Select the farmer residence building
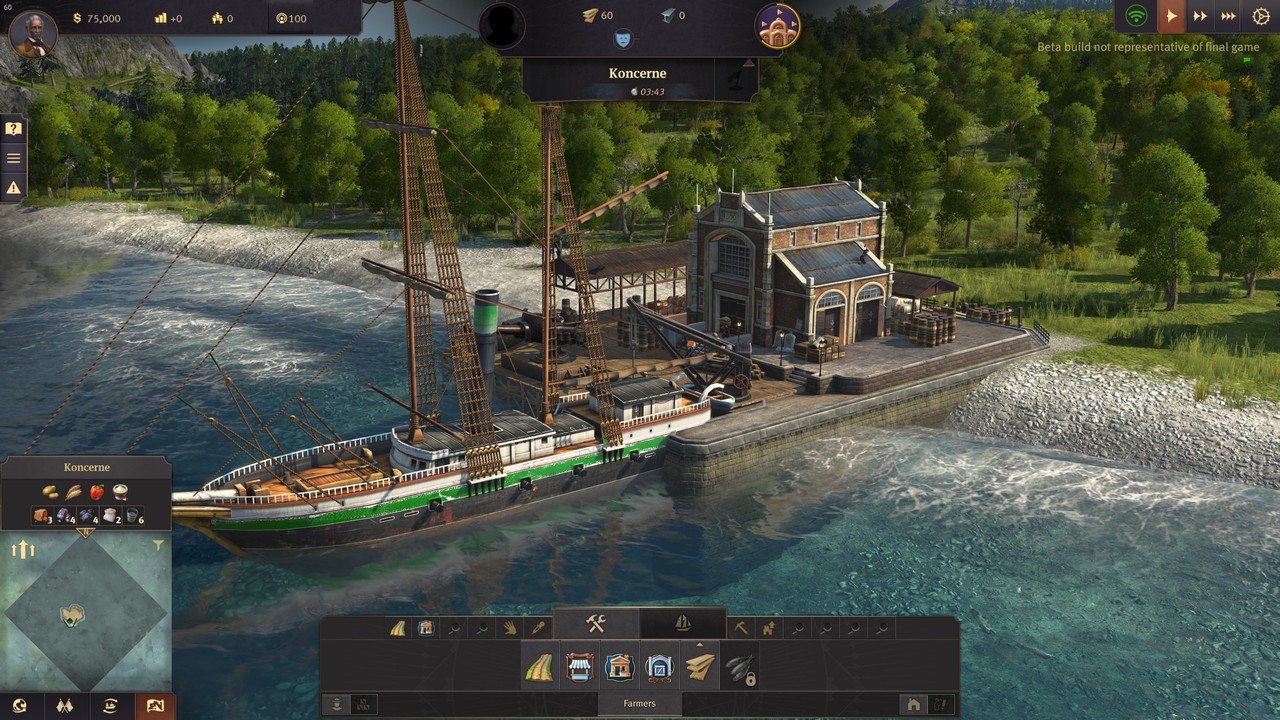The width and height of the screenshot is (1280, 720). point(620,667)
